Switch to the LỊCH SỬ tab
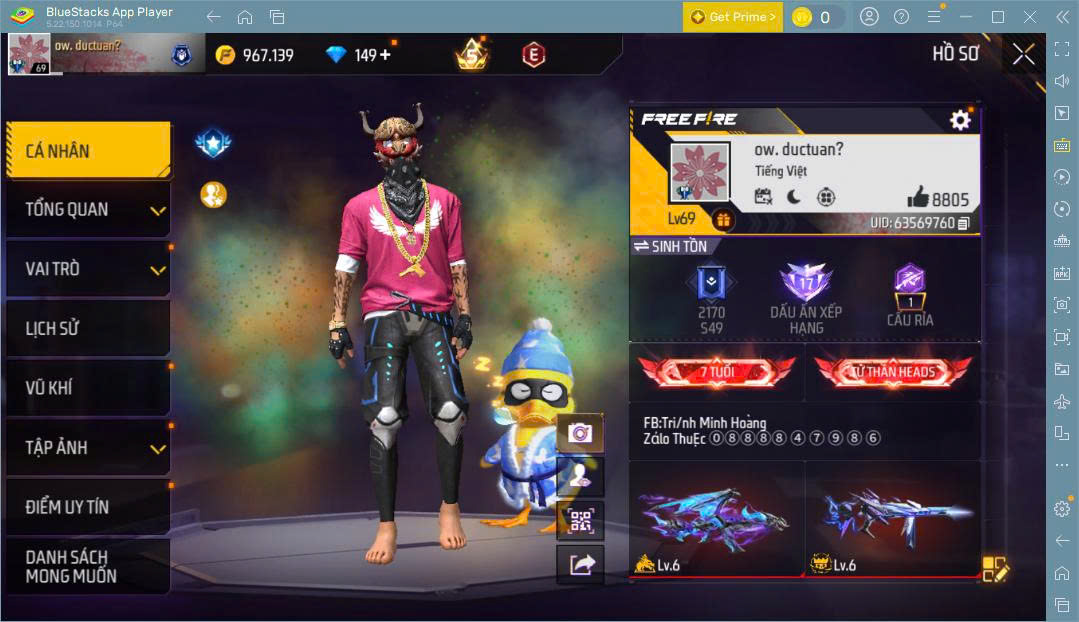The image size is (1079, 622). click(88, 328)
